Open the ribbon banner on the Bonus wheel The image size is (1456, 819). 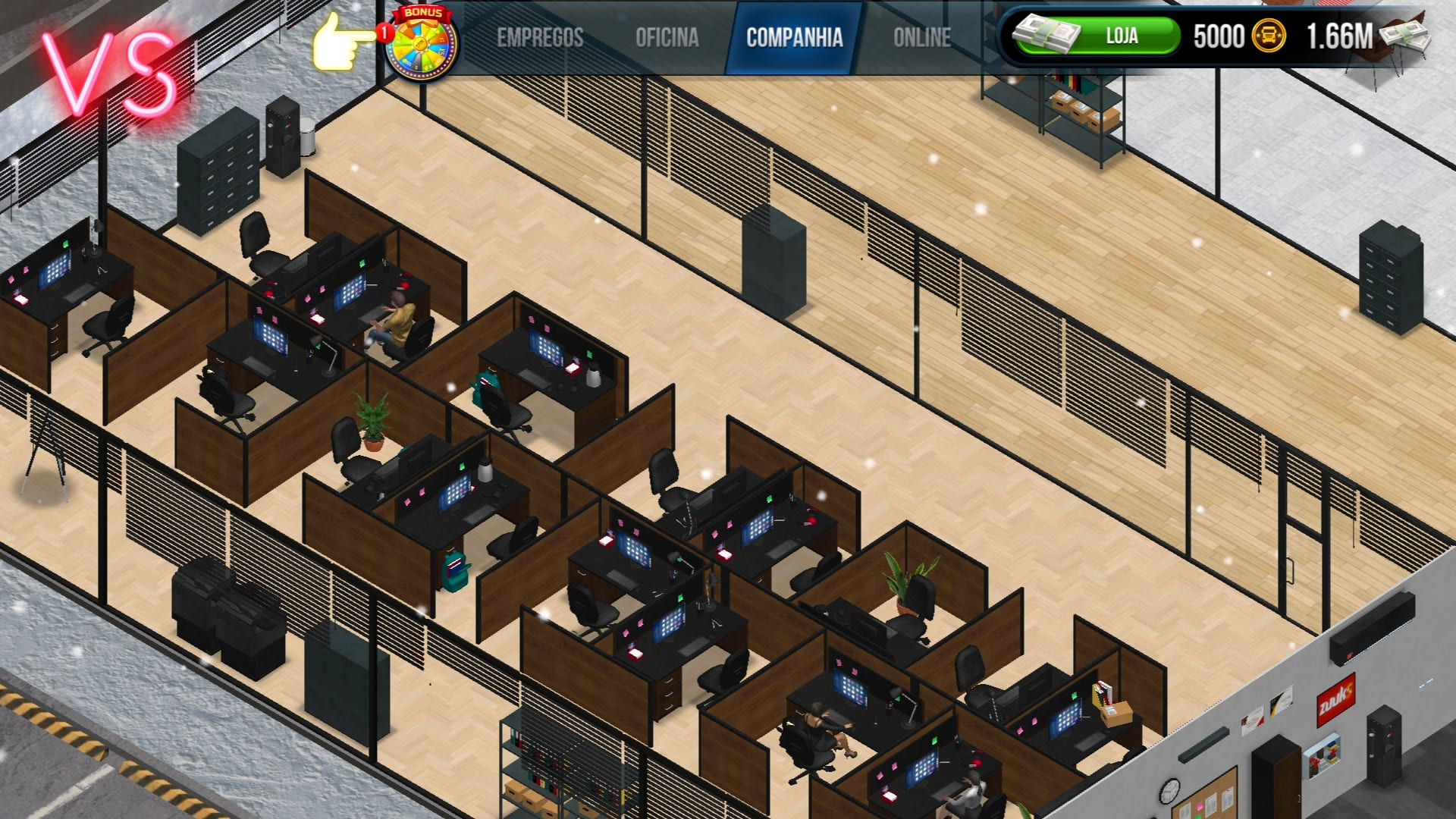pyautogui.click(x=420, y=12)
